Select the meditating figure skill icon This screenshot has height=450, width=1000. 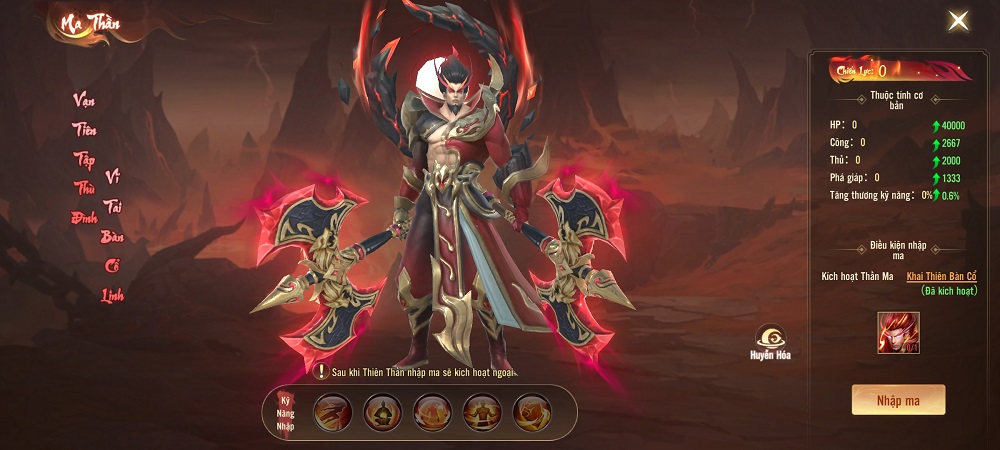(383, 412)
